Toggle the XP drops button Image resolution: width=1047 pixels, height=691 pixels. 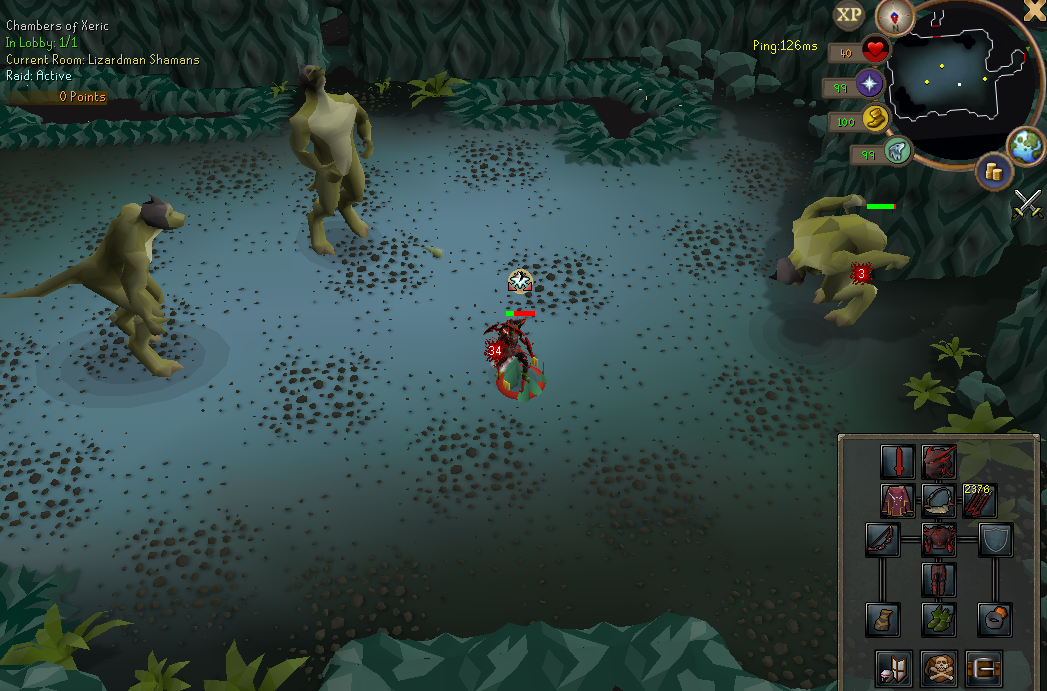coord(849,14)
